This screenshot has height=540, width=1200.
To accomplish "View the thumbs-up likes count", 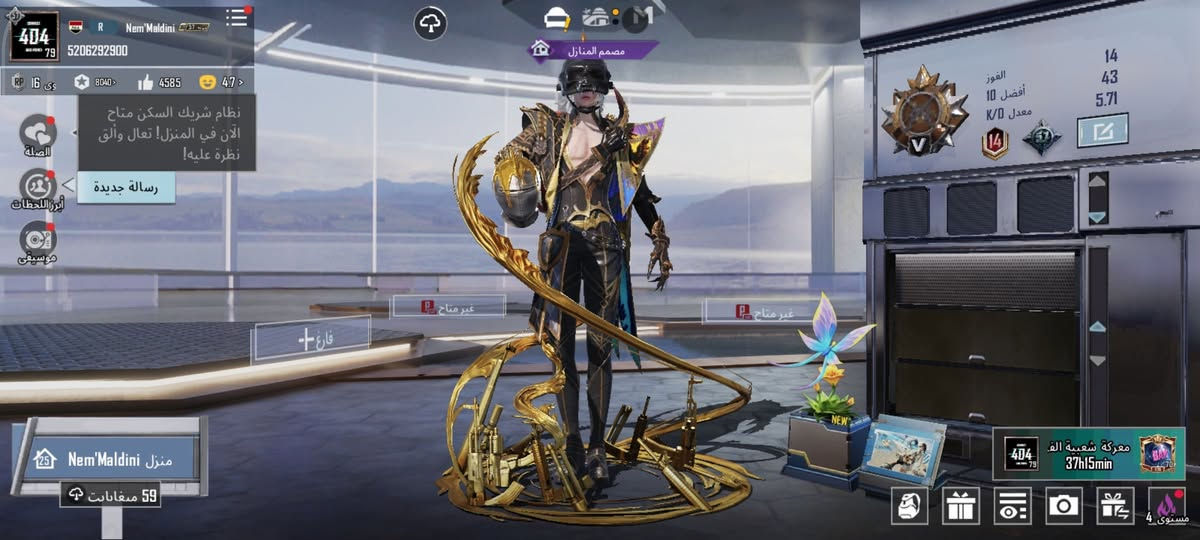I will (159, 82).
